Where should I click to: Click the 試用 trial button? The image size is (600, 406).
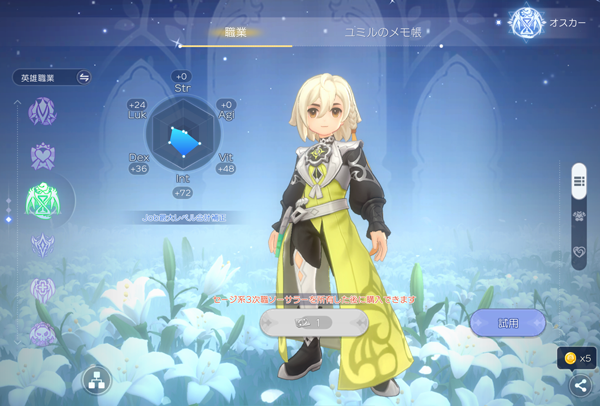click(x=508, y=322)
